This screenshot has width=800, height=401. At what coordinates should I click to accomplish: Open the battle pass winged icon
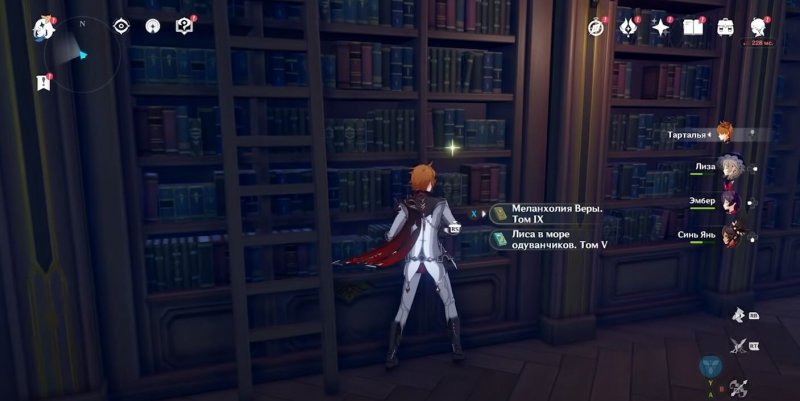(629, 27)
